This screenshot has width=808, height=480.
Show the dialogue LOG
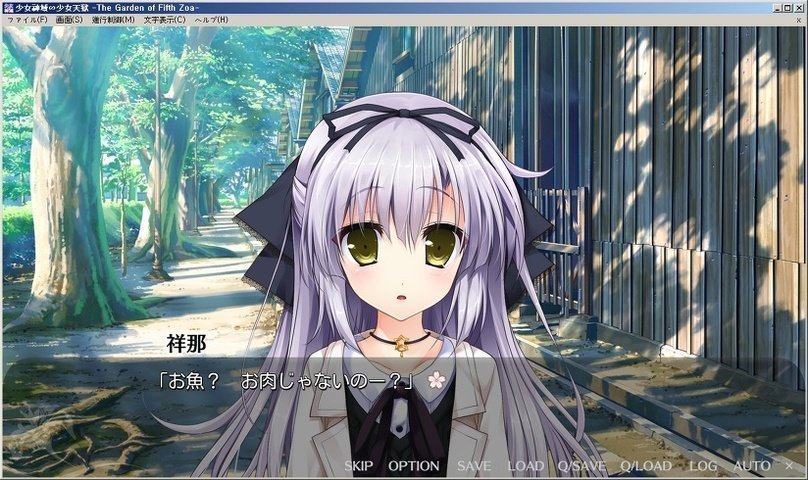(x=703, y=466)
